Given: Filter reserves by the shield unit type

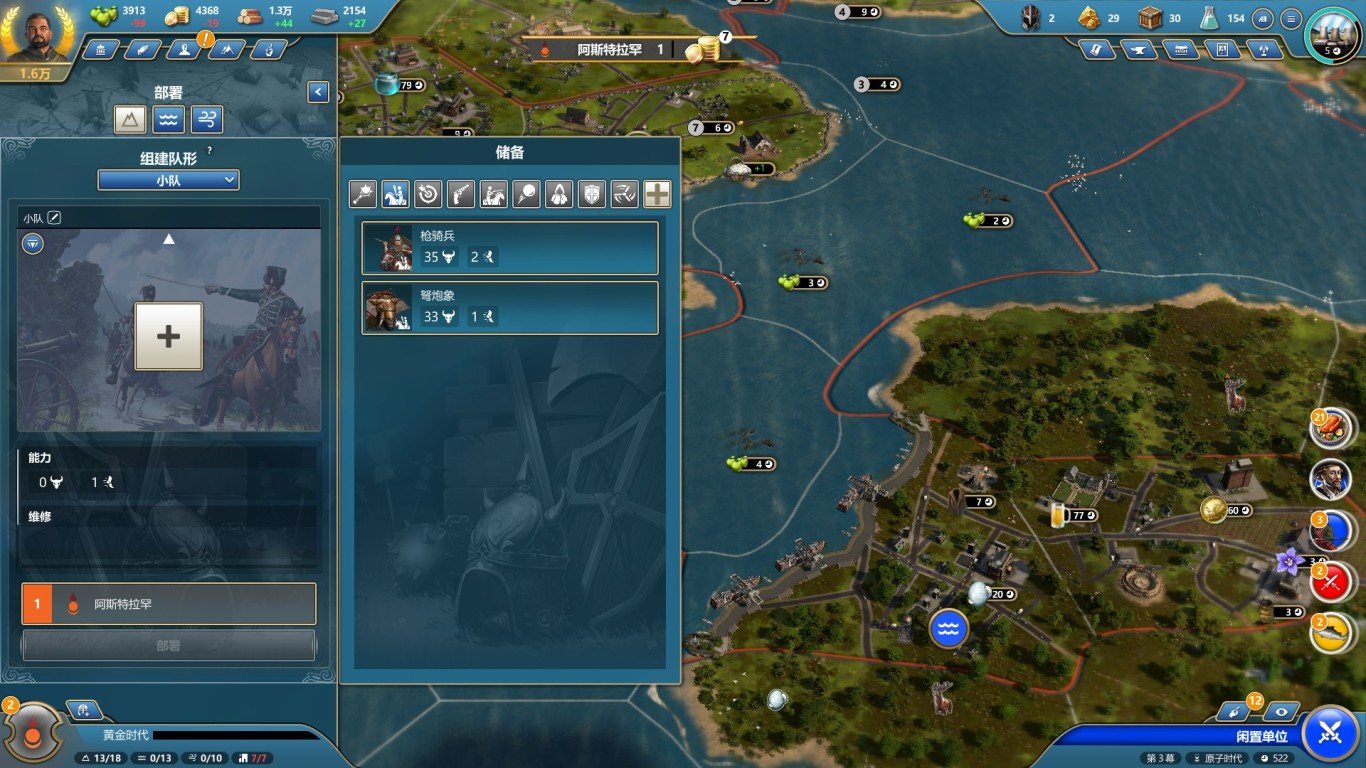Looking at the screenshot, I should pyautogui.click(x=592, y=194).
